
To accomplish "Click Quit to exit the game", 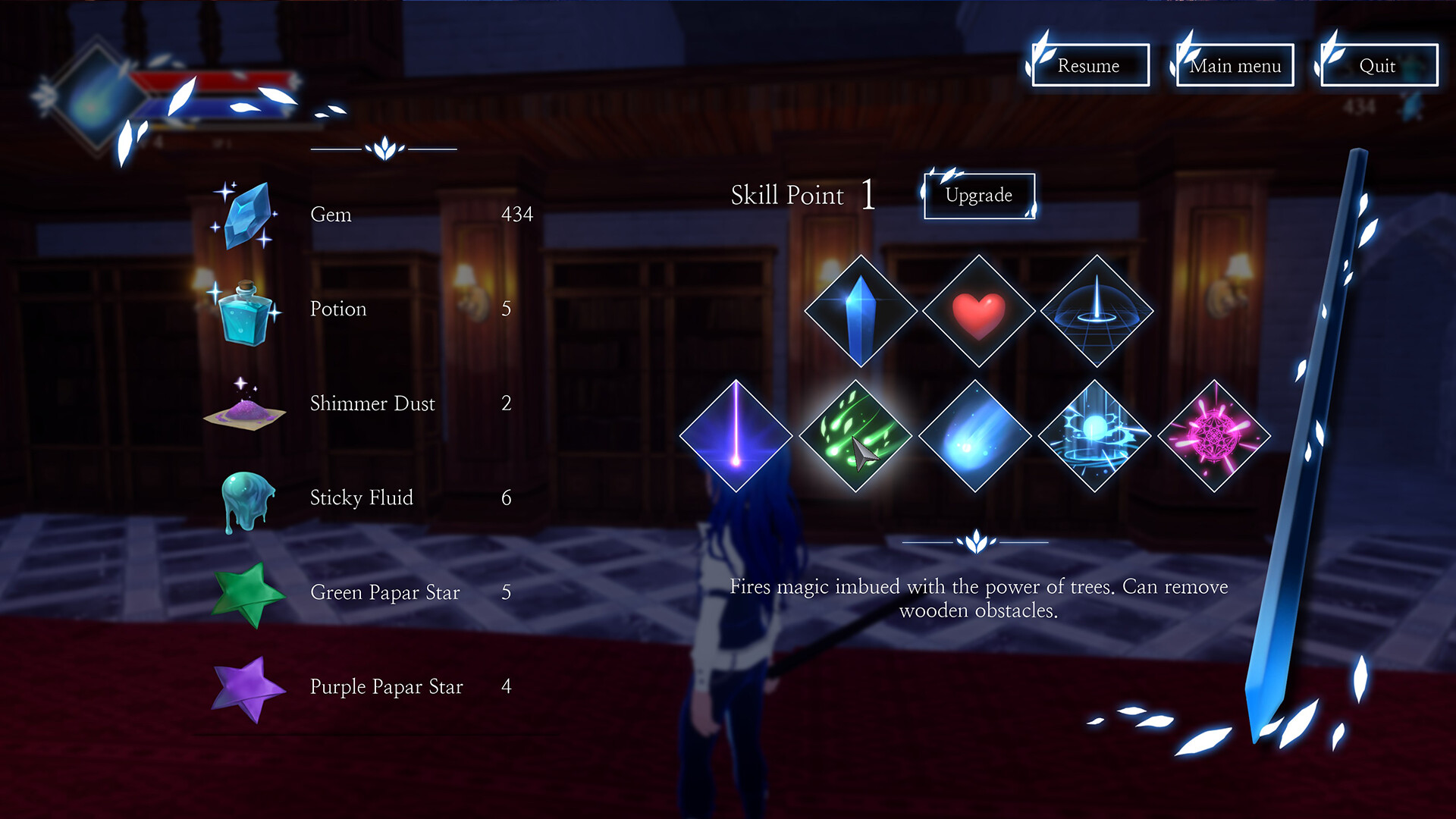I will tap(1378, 66).
